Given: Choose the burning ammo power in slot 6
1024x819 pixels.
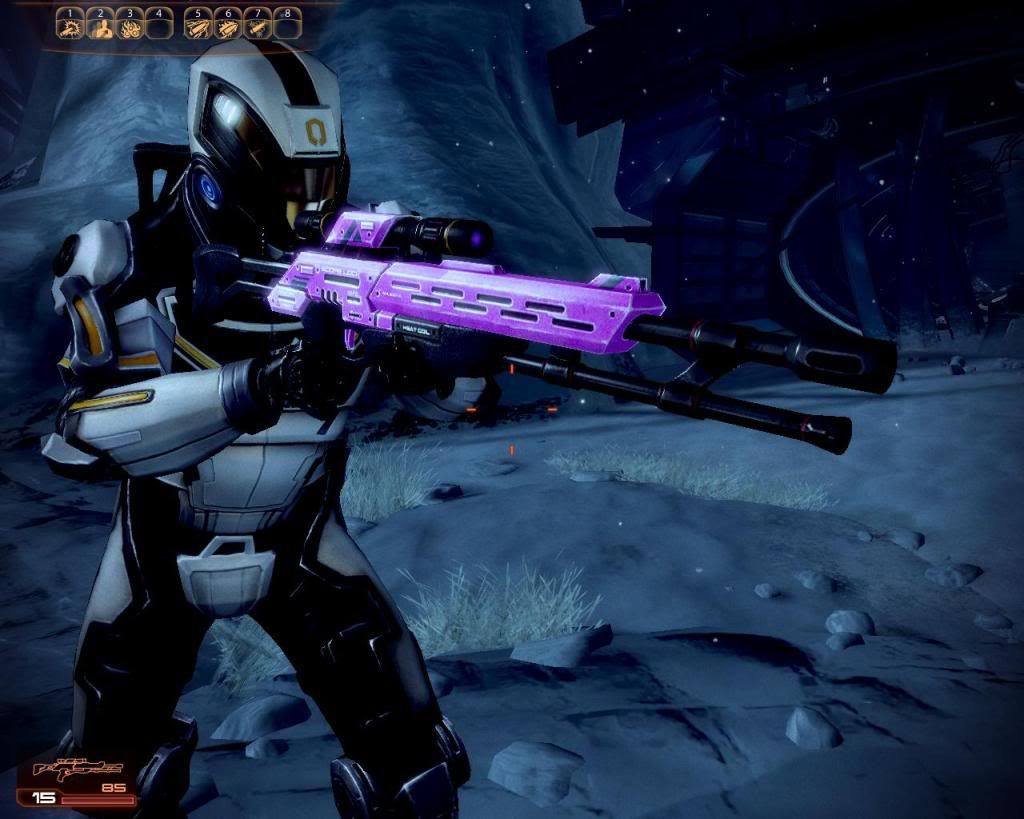Looking at the screenshot, I should click(x=229, y=27).
